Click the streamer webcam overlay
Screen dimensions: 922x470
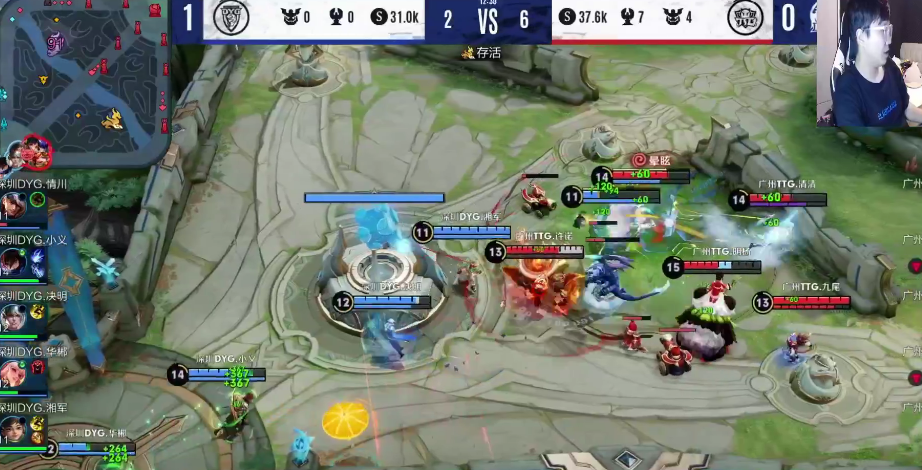[x=869, y=64]
